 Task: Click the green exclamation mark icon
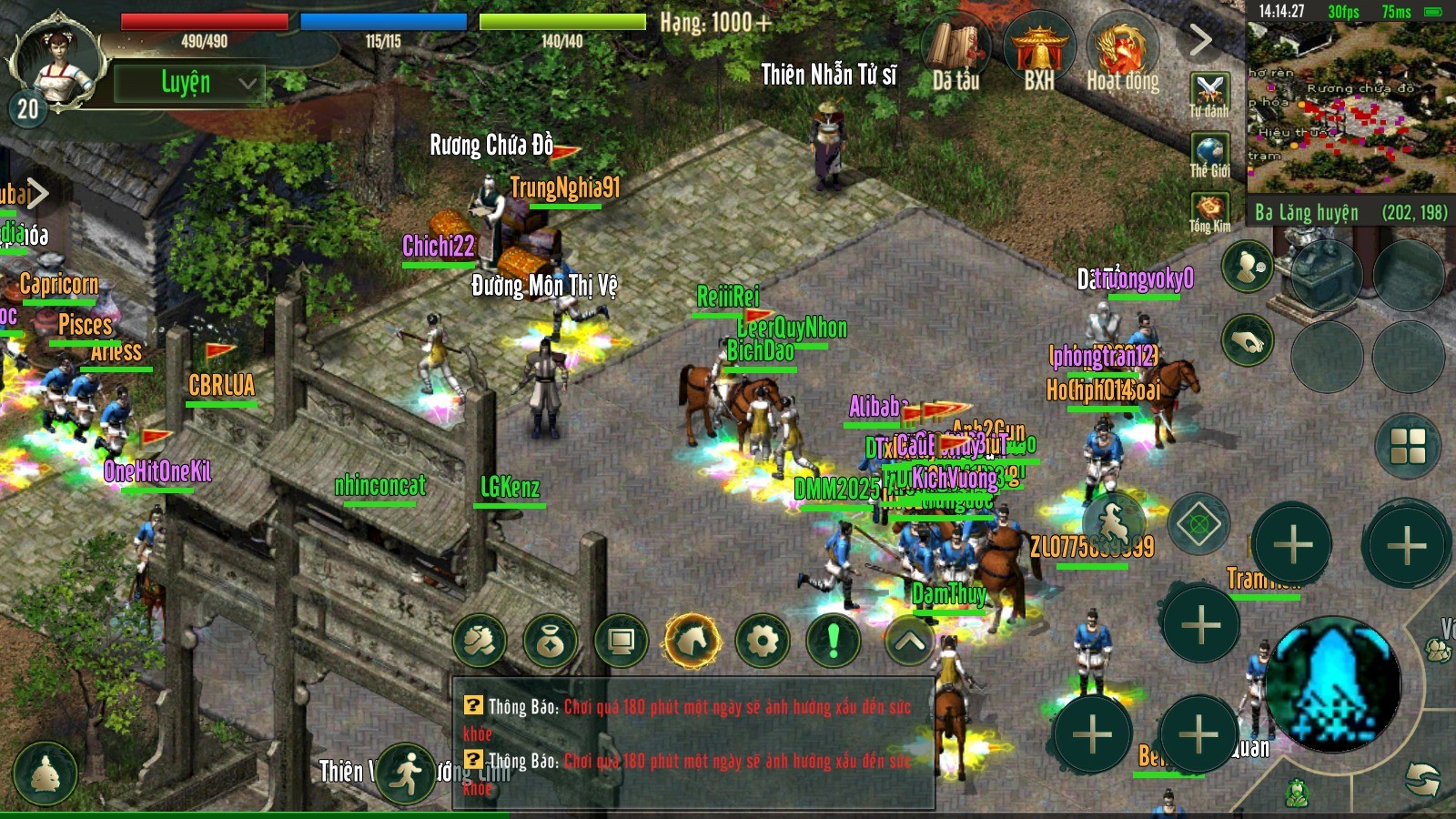[833, 642]
